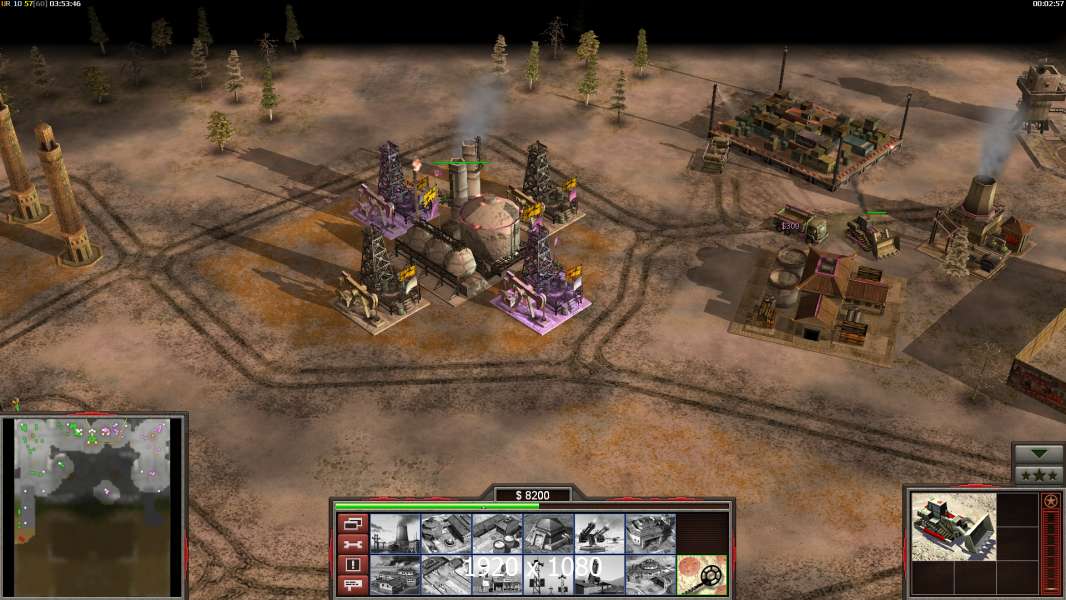This screenshot has width=1066, height=600.
Task: Open the speech bubble communicator button
Action: 351,584
